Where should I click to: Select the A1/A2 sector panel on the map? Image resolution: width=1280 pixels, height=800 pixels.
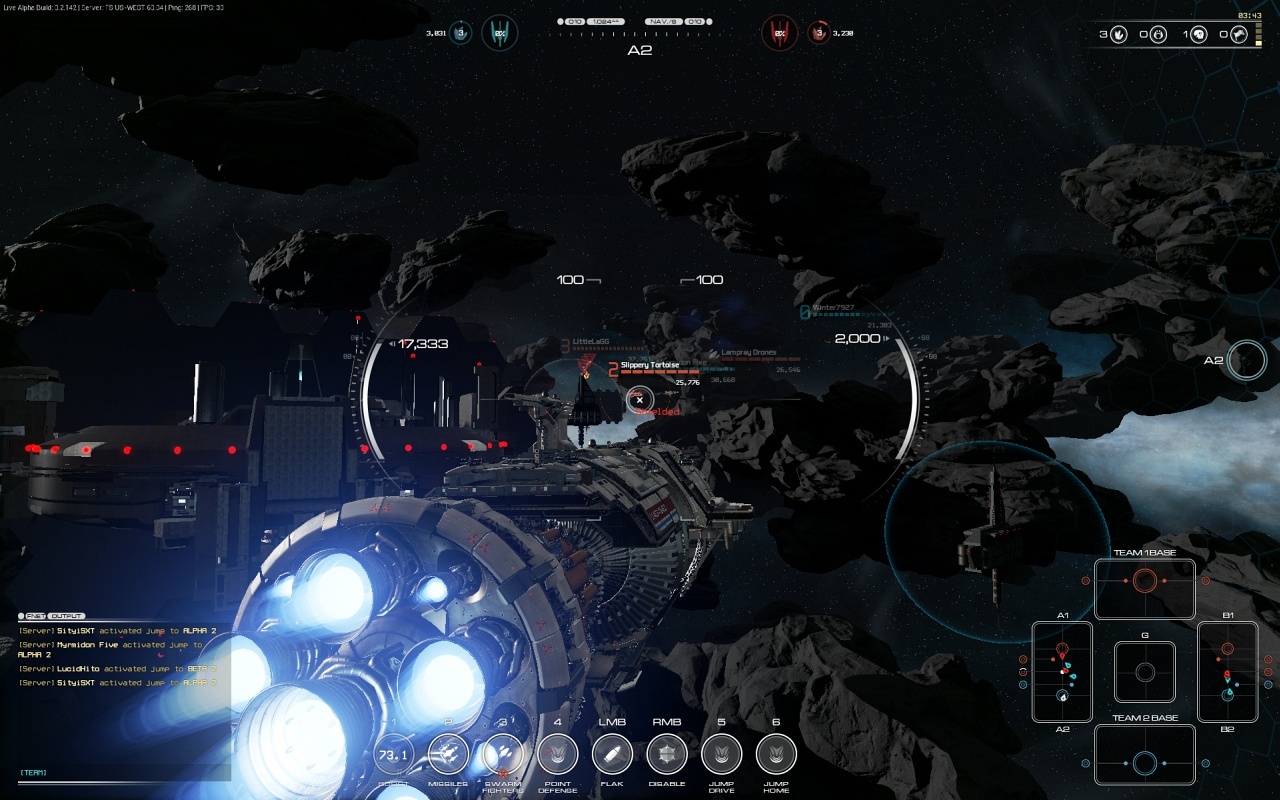coord(1062,672)
